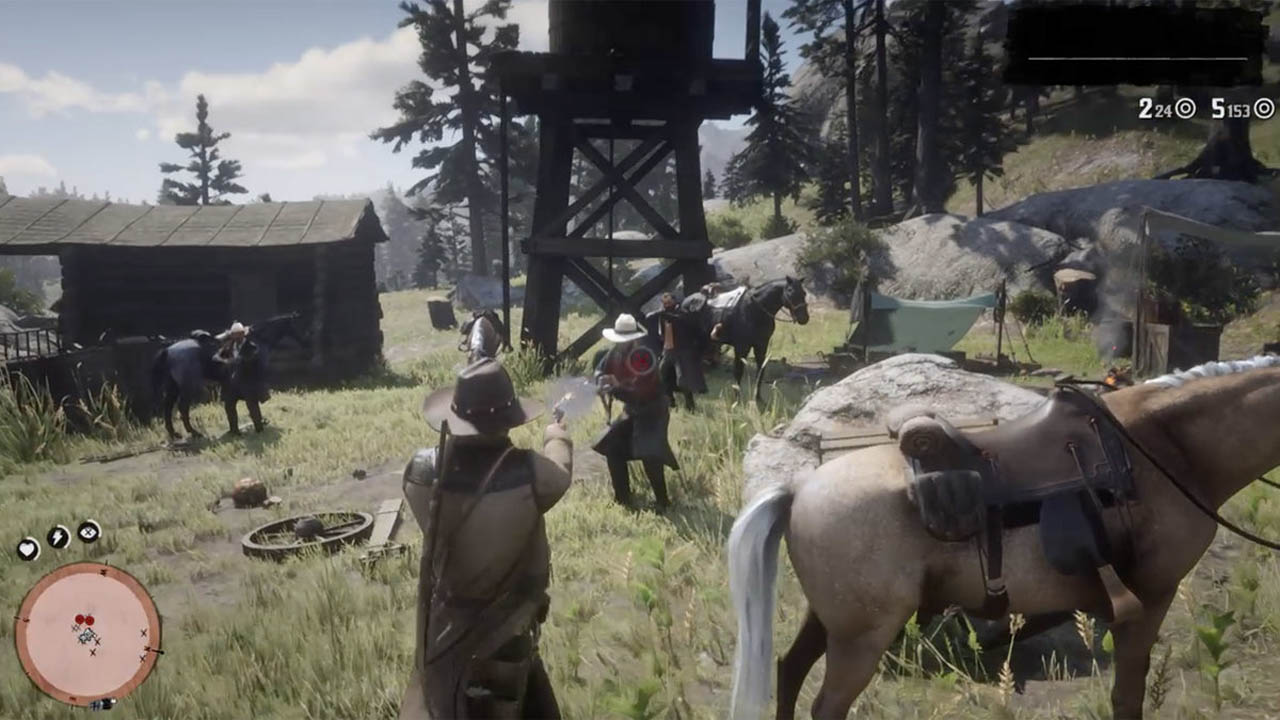The image size is (1280, 720).
Task: Click the weapon count number 5
Action: [1218, 107]
